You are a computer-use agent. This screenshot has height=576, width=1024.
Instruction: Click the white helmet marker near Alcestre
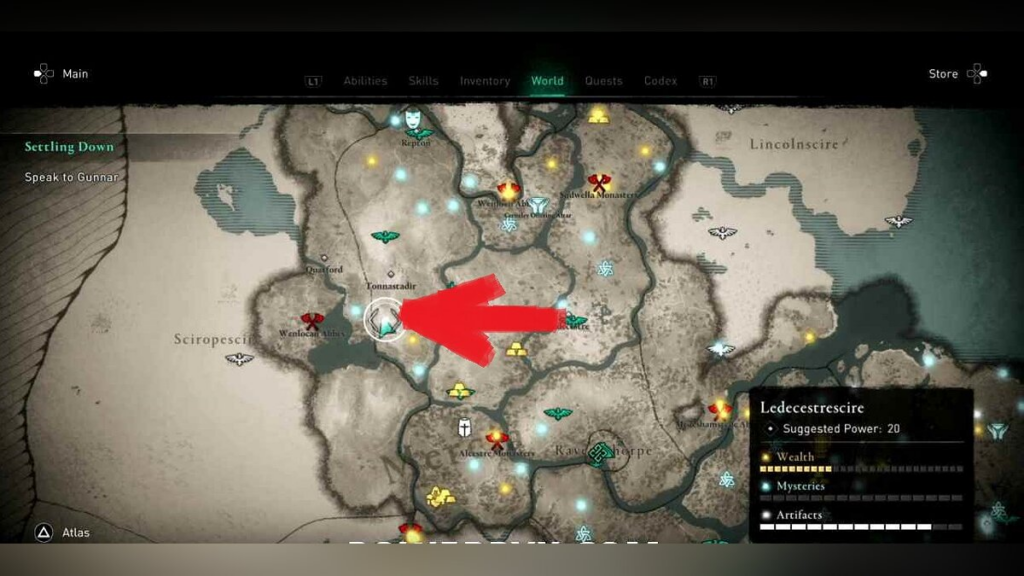pos(465,429)
